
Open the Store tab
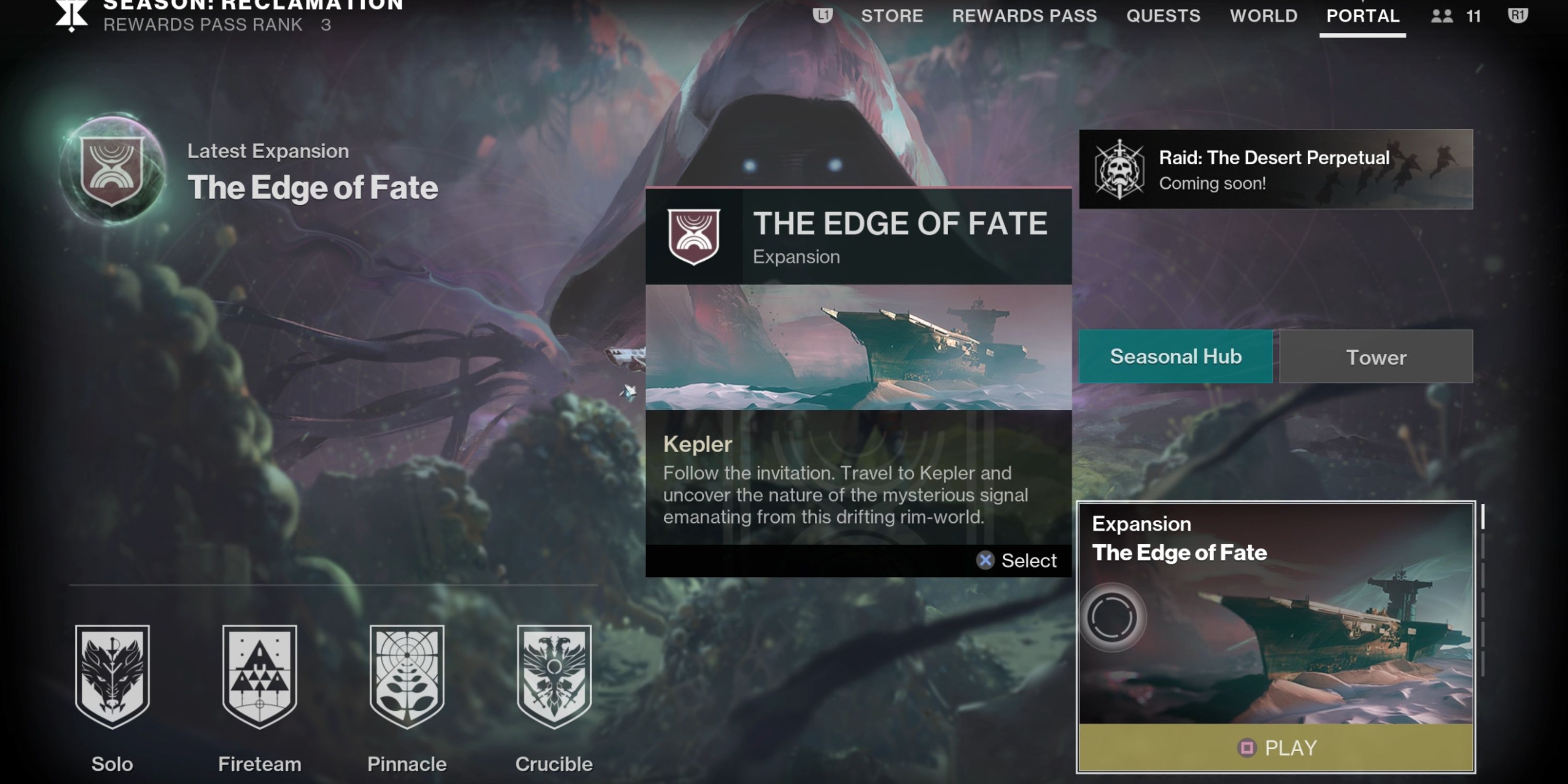(x=891, y=16)
